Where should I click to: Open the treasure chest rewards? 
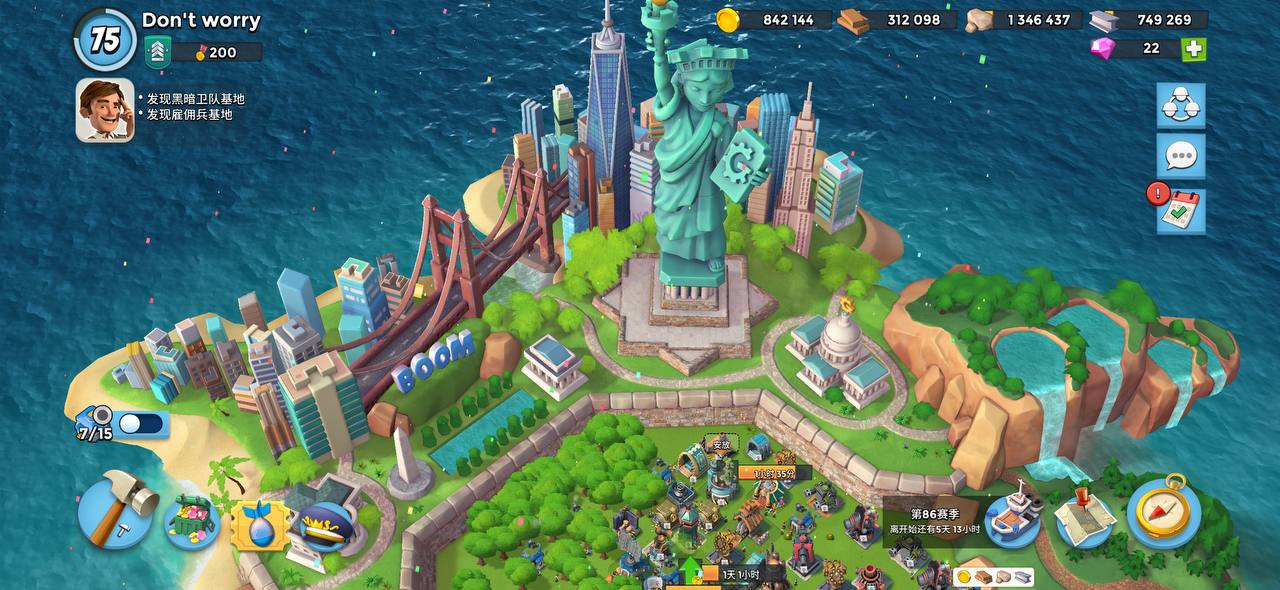[x=192, y=521]
